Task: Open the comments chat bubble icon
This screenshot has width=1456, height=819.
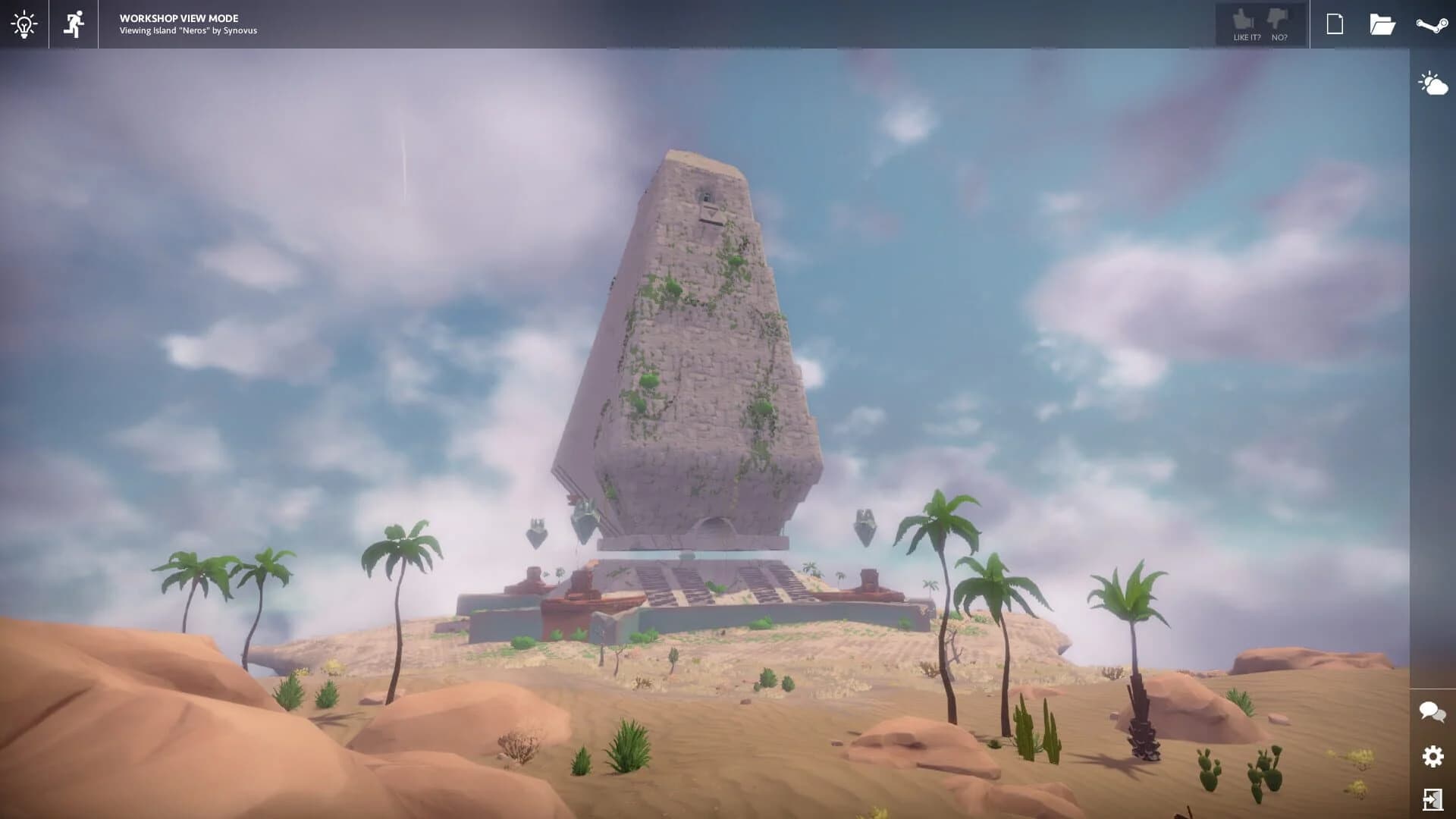Action: pyautogui.click(x=1432, y=711)
